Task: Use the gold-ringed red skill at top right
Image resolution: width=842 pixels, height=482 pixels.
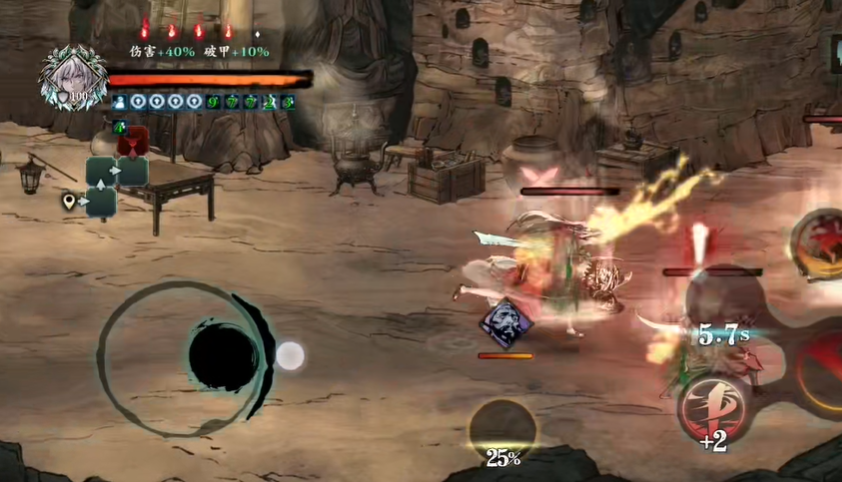Action: click(x=820, y=243)
